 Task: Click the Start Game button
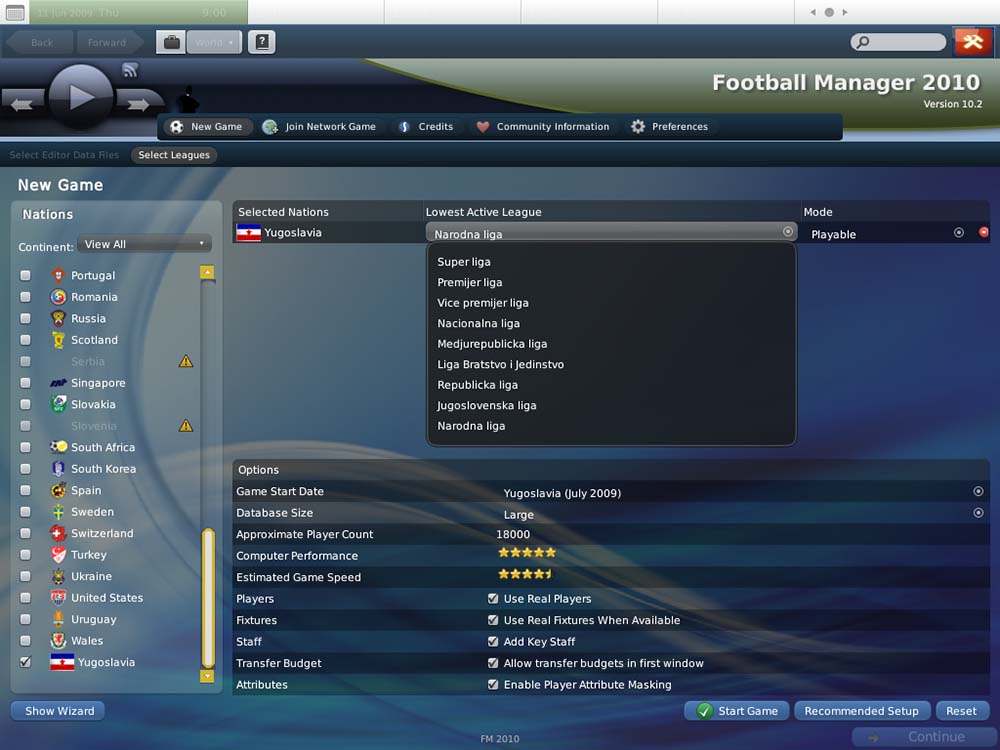(737, 711)
